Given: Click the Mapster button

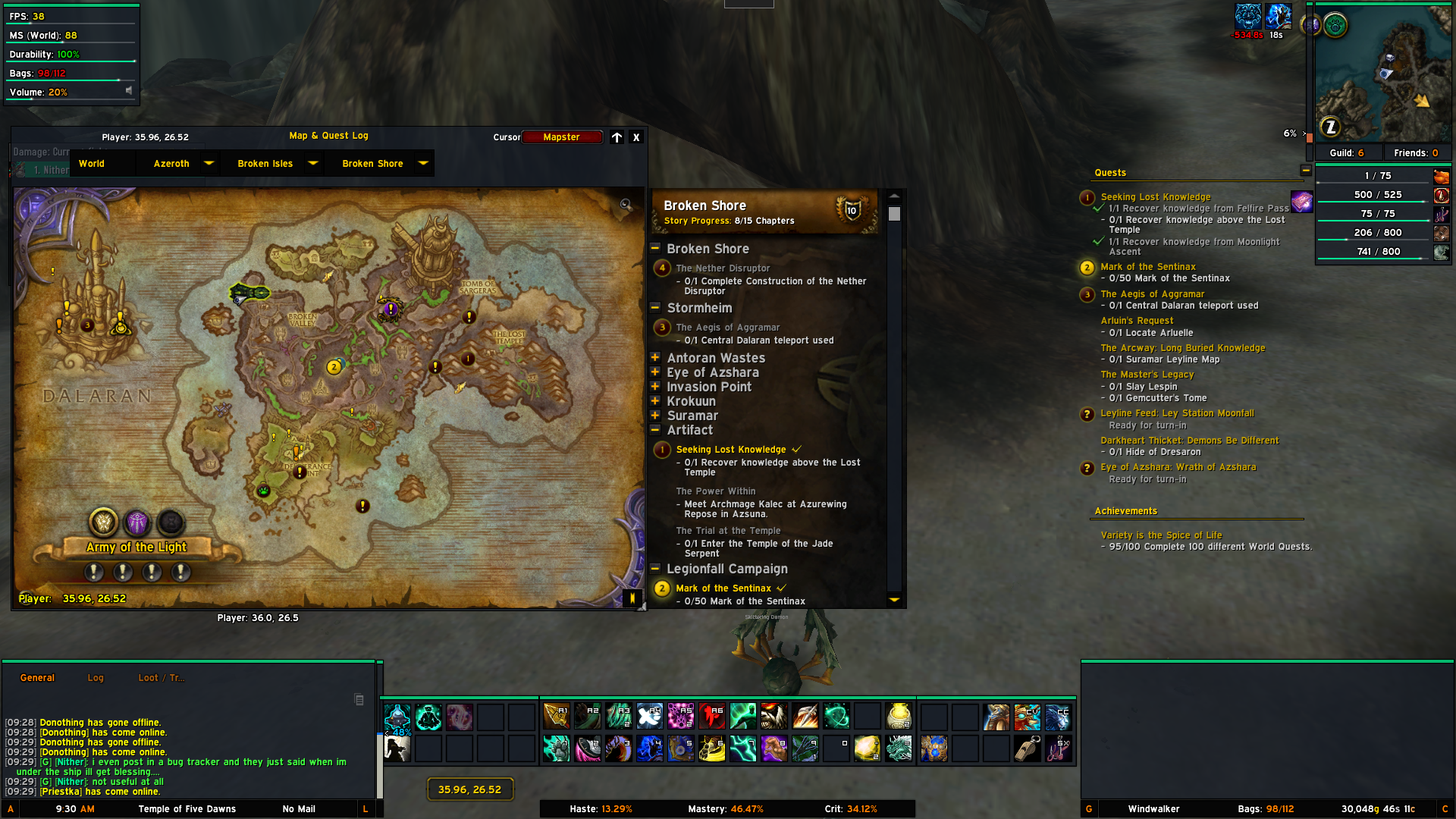Looking at the screenshot, I should click(562, 137).
